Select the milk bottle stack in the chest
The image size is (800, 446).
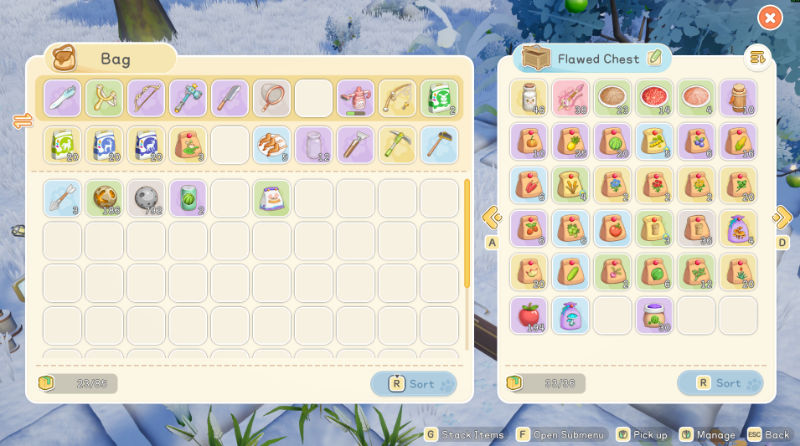529,98
